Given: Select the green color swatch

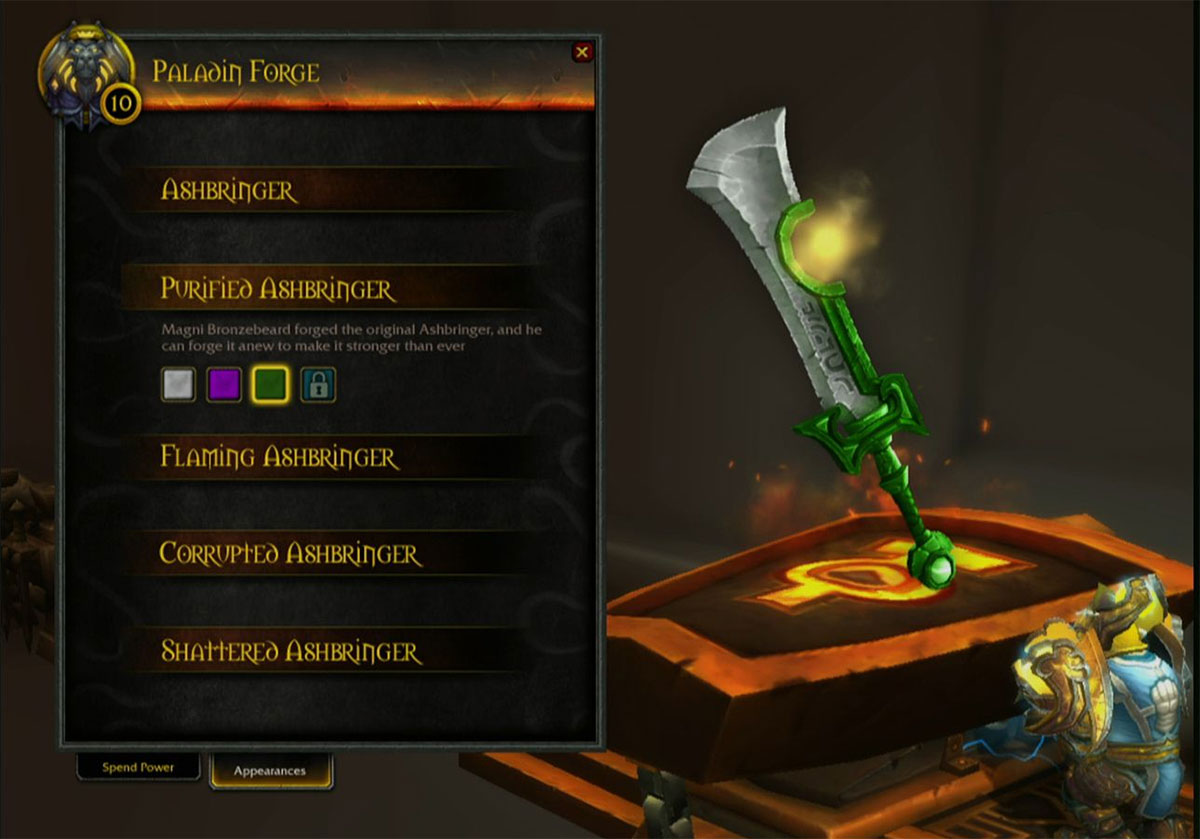Looking at the screenshot, I should (270, 385).
